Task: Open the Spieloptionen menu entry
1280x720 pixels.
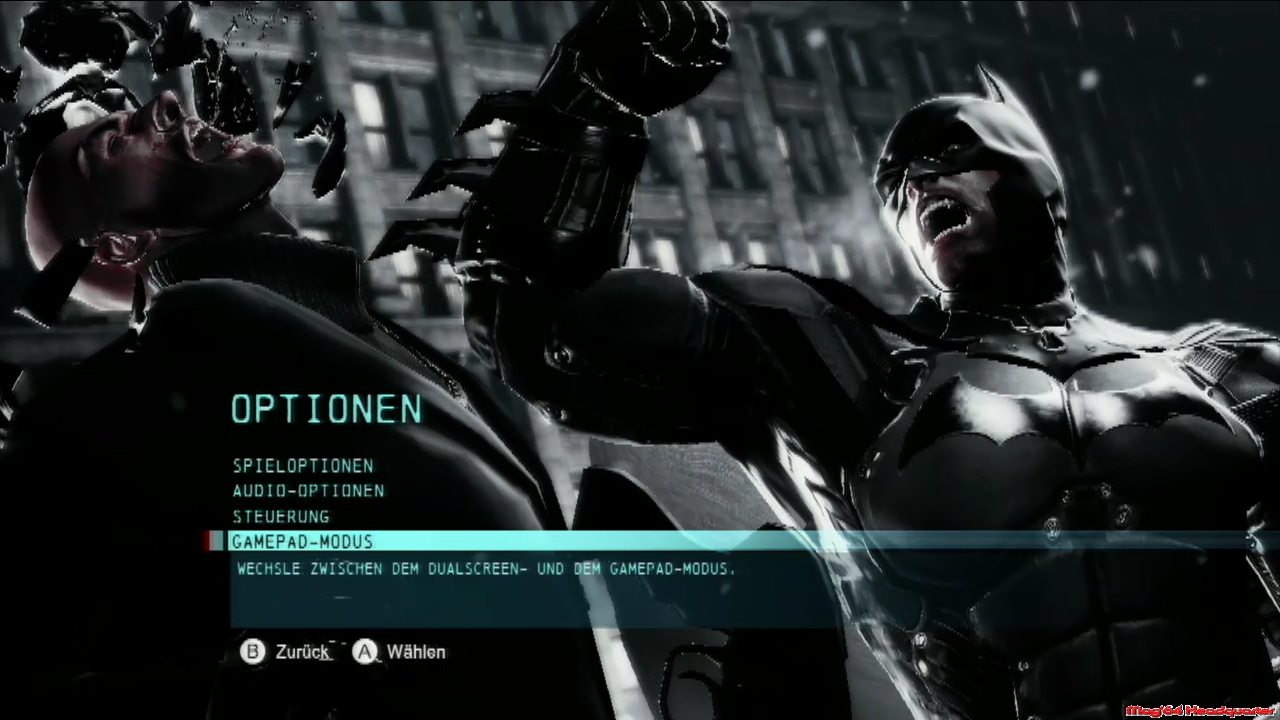Action: (303, 466)
